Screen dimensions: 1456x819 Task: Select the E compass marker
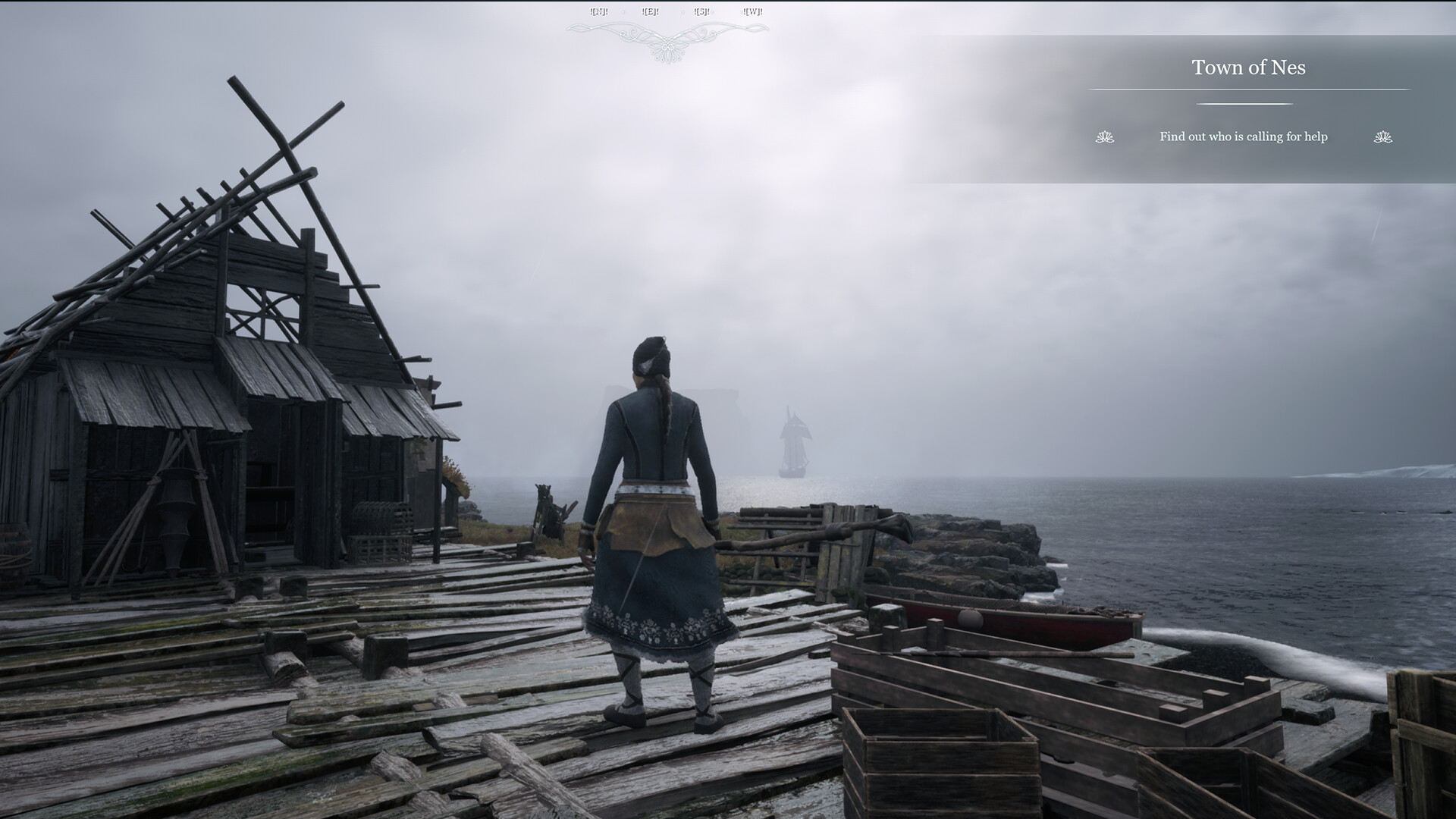point(650,11)
